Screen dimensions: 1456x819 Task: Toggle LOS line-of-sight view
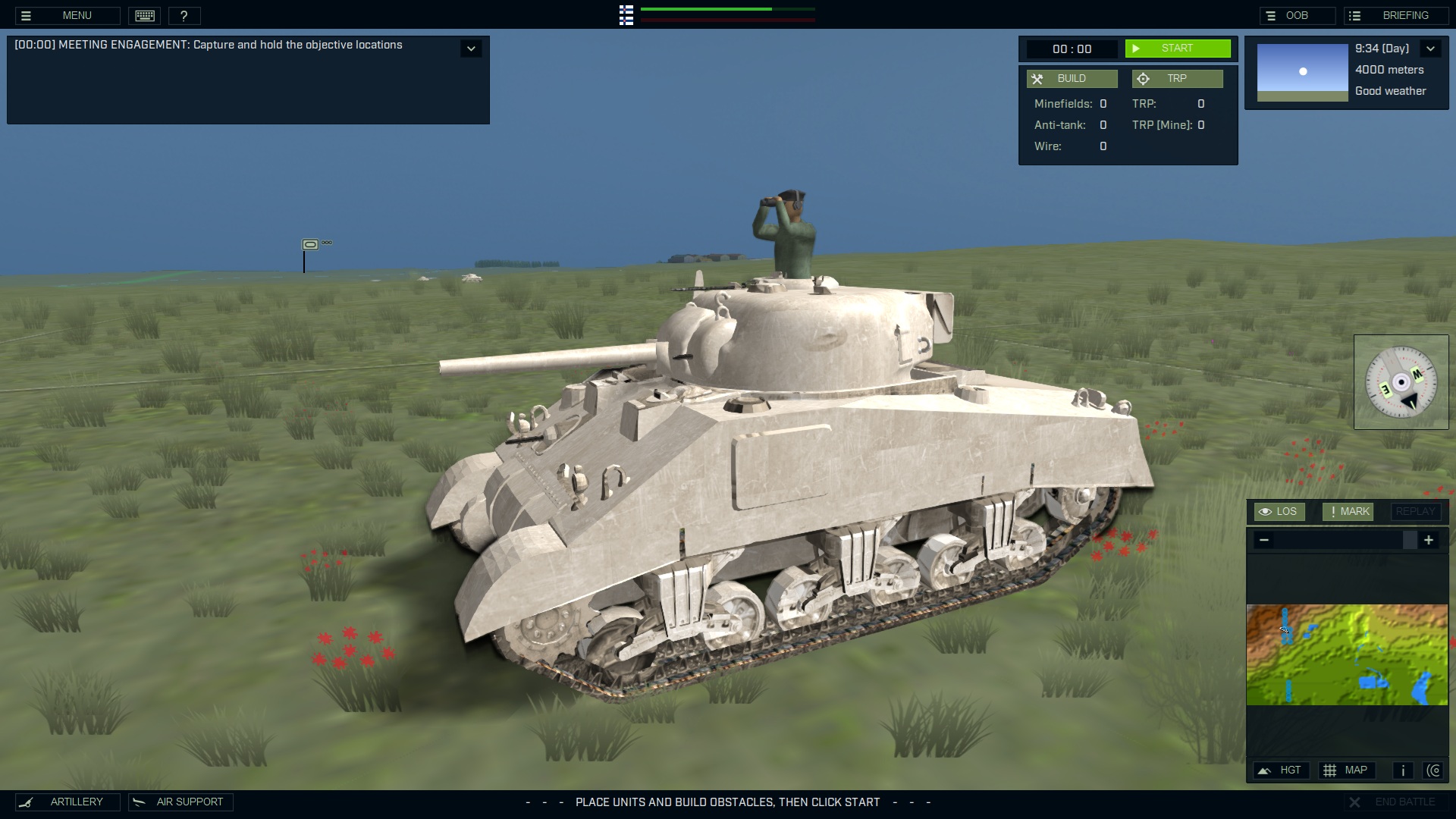[x=1279, y=511]
